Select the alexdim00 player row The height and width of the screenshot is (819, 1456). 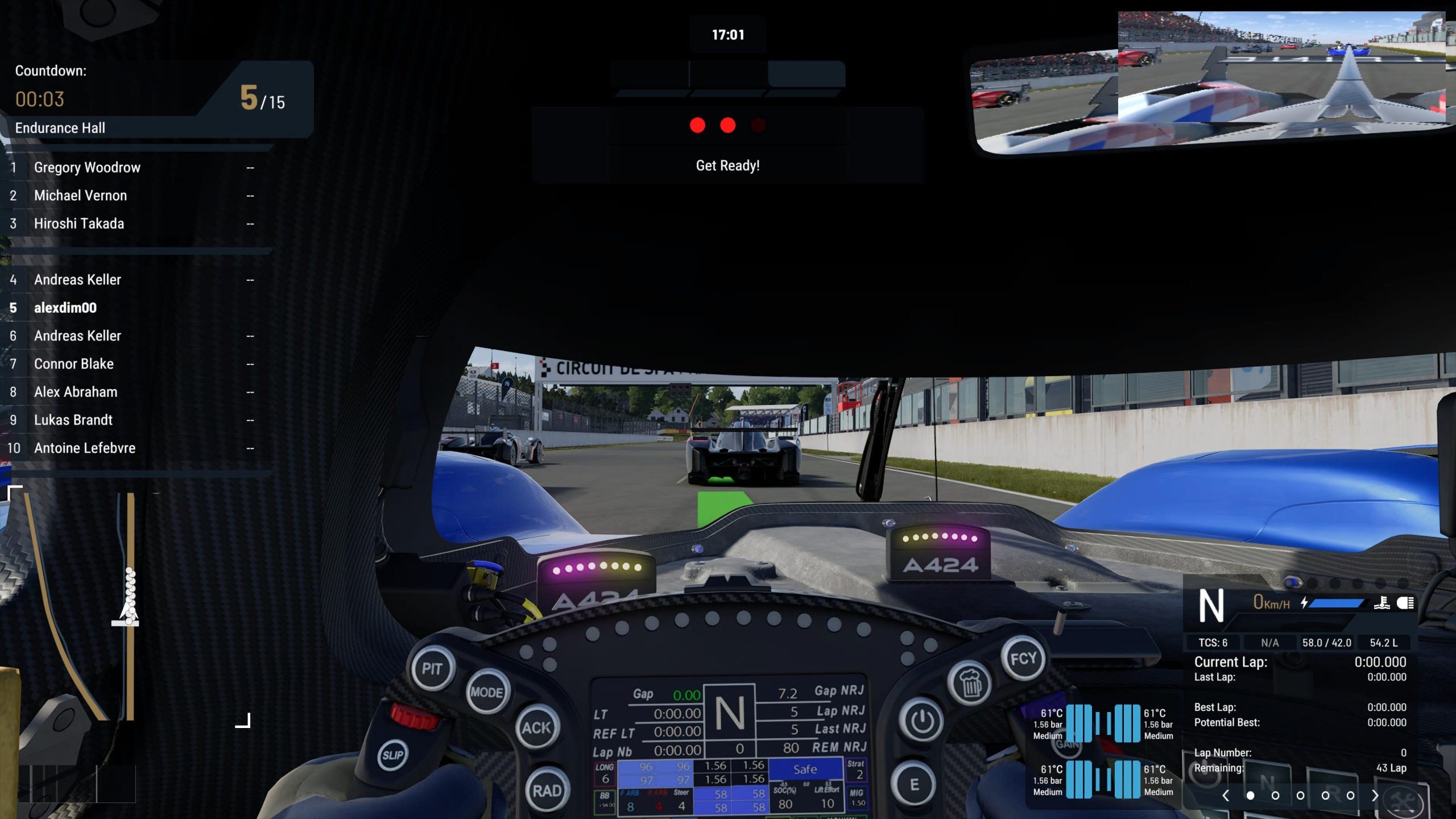coord(65,308)
